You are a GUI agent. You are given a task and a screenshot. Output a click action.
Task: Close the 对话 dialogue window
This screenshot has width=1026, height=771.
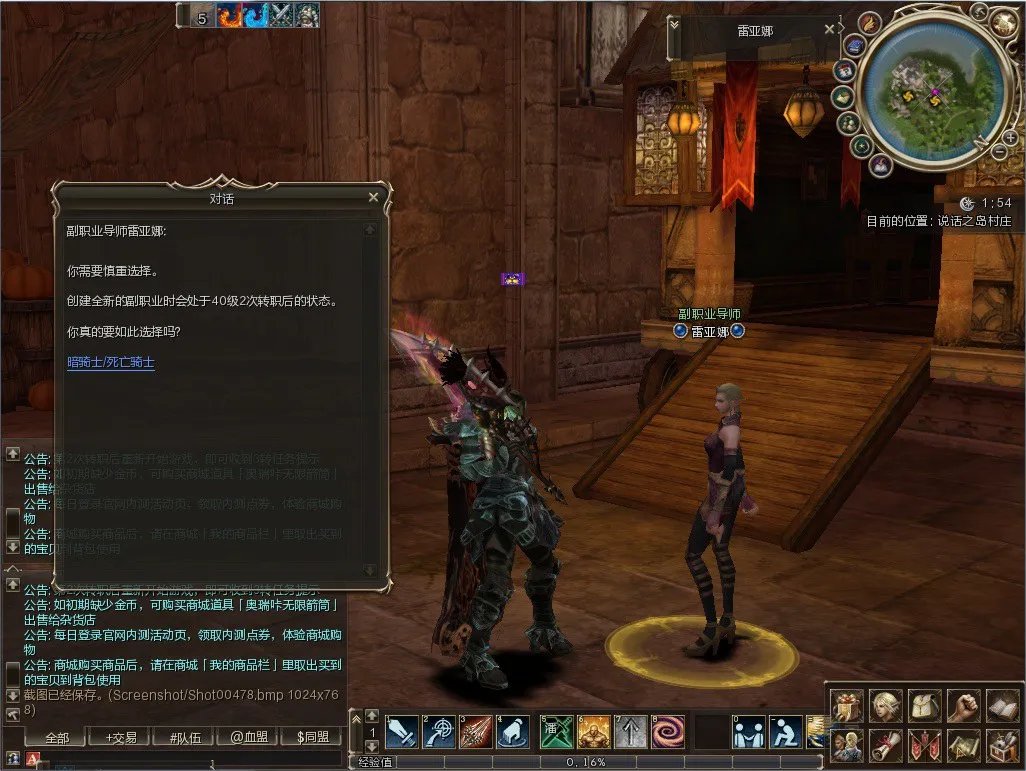click(373, 198)
